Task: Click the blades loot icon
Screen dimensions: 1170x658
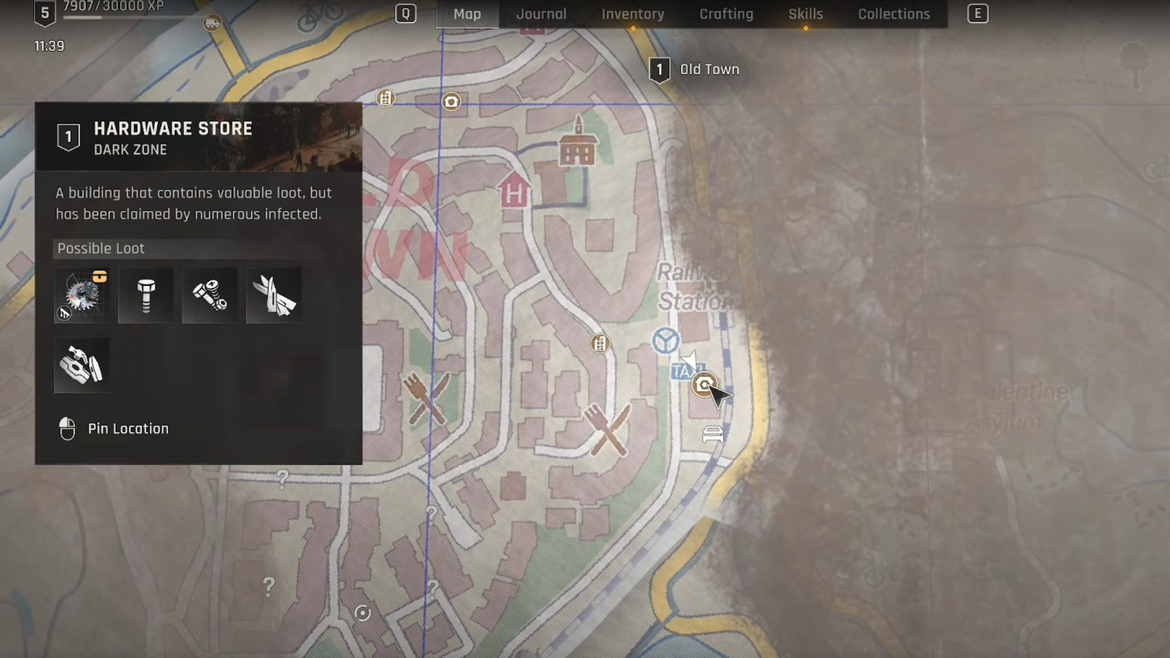Action: [274, 295]
